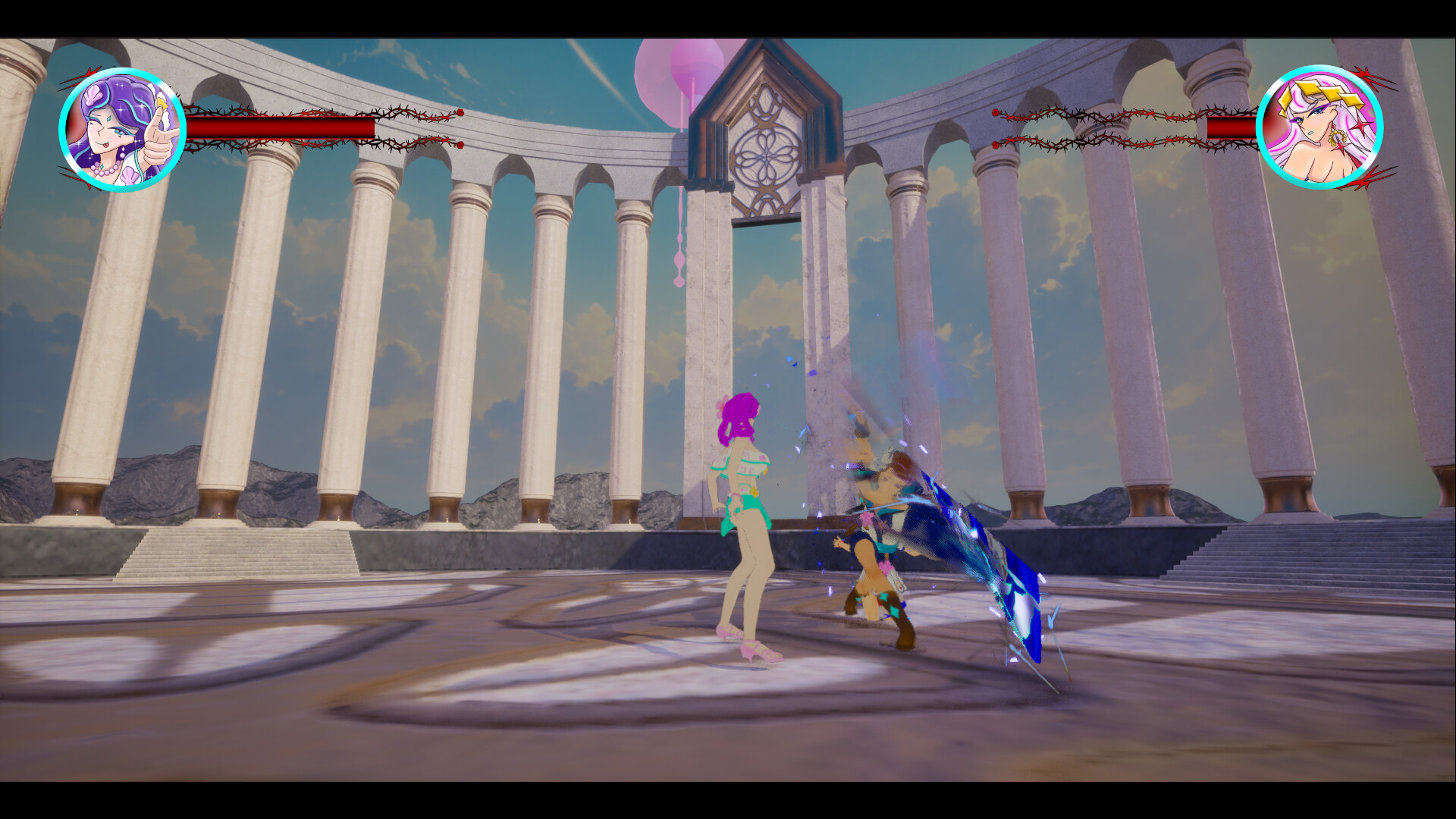Click the earring on the right character portrait
The image size is (1456, 819).
click(1336, 136)
